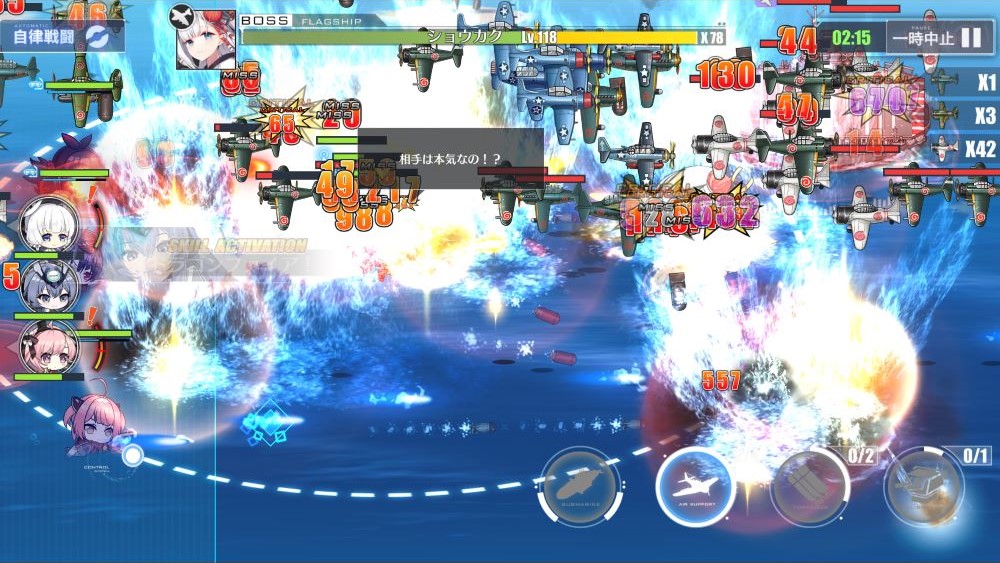
Task: Activate the Air Support airstrike skill
Action: [695, 487]
